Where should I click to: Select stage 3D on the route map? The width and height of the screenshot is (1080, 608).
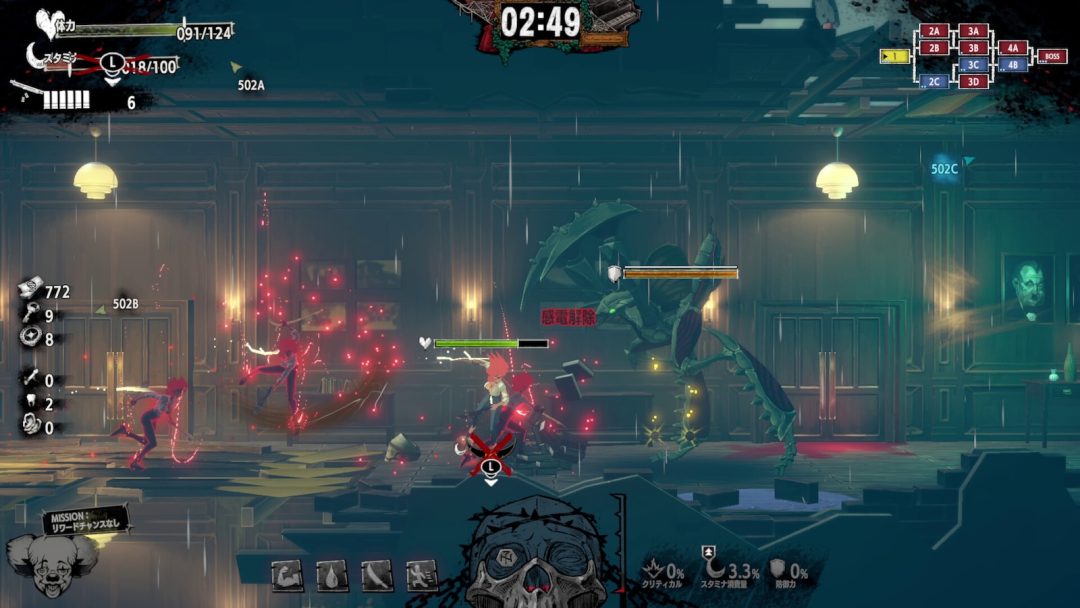(973, 81)
